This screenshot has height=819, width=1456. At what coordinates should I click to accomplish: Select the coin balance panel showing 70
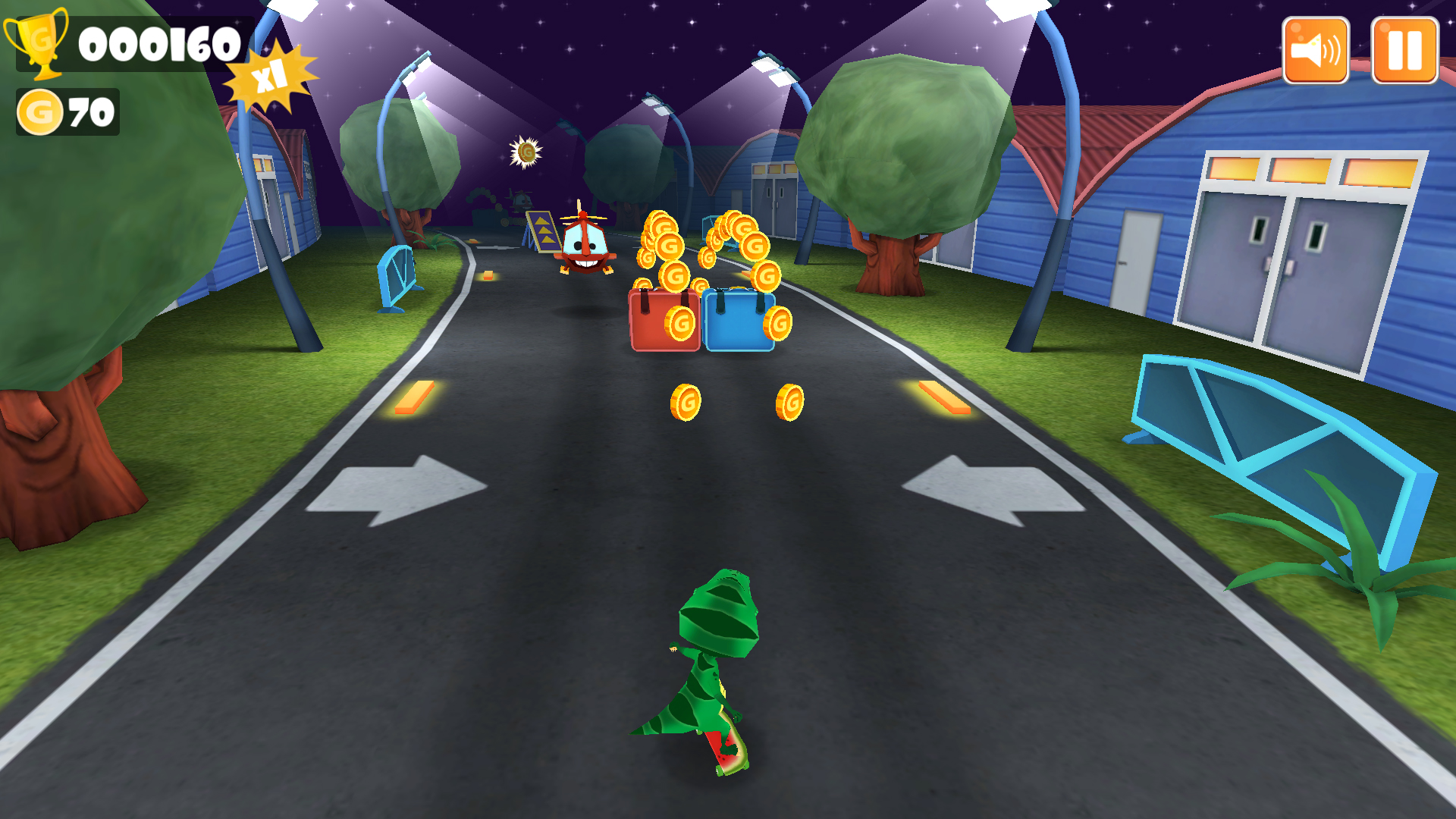coord(68,112)
